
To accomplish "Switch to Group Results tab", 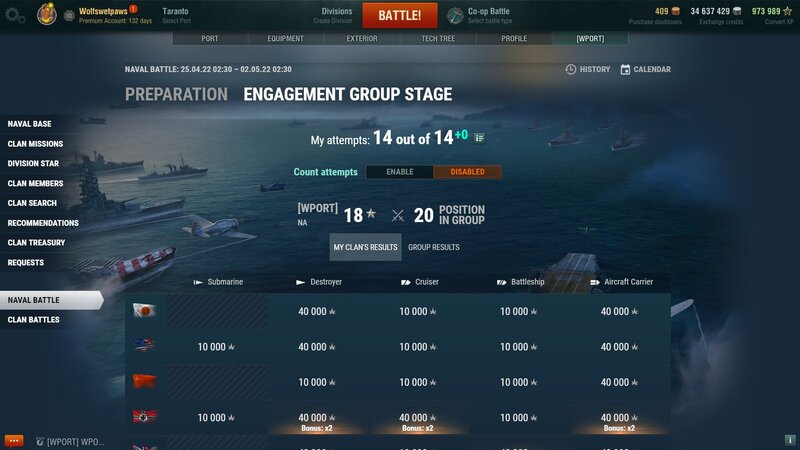I will [433, 247].
